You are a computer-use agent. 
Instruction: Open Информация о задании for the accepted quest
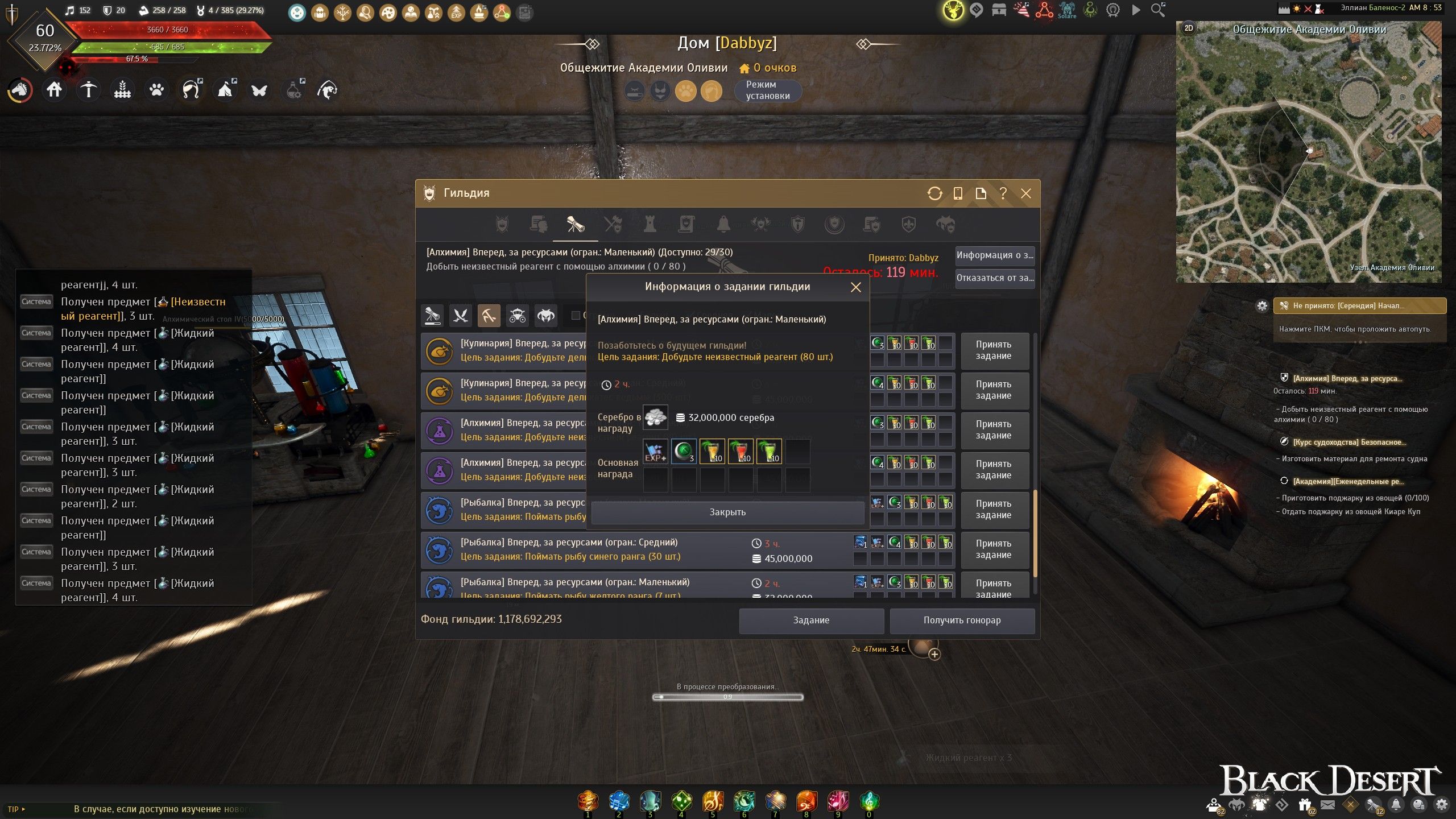point(994,255)
